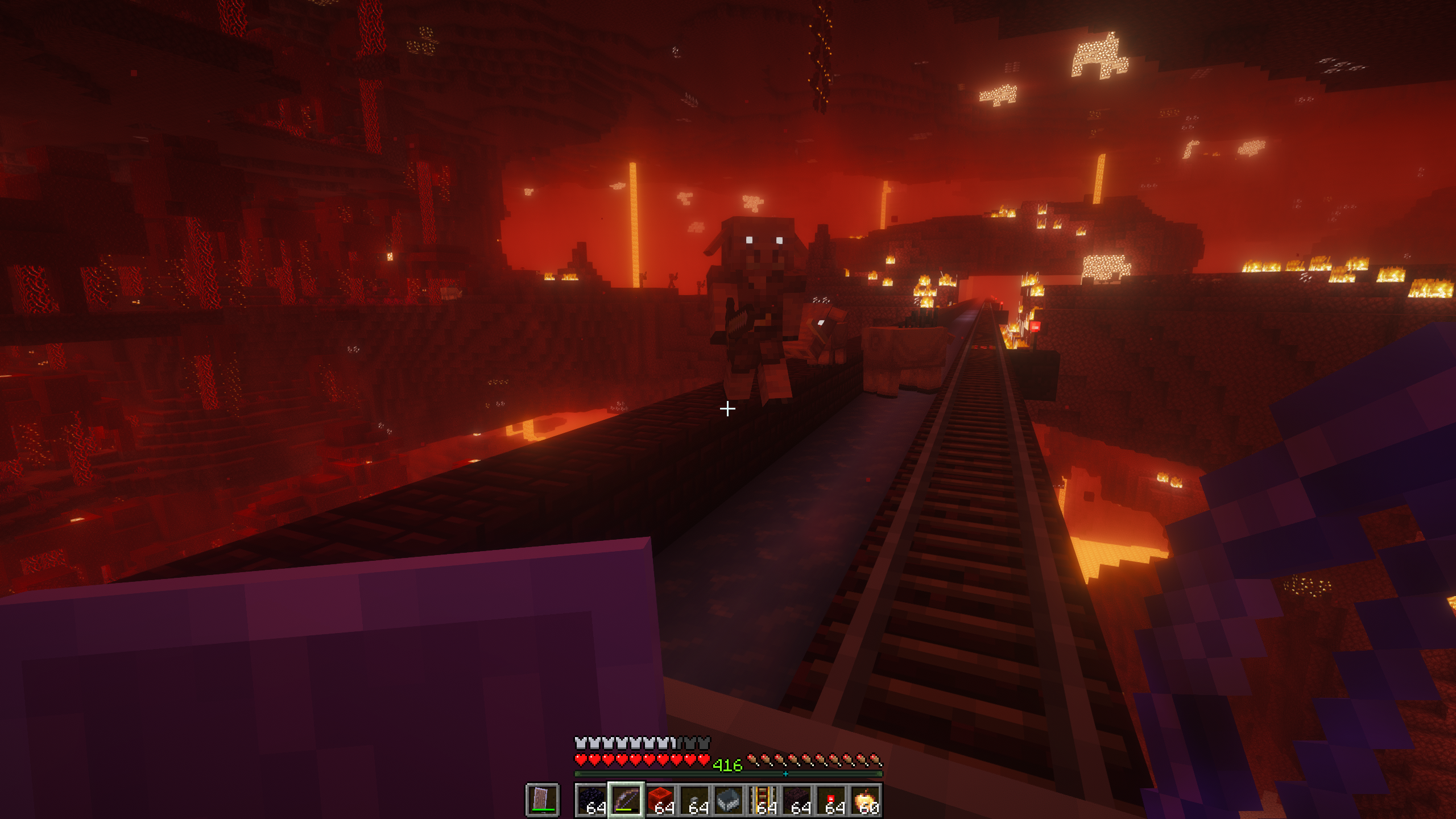
Task: Select the powered rail hotbar slot
Action: [762, 800]
